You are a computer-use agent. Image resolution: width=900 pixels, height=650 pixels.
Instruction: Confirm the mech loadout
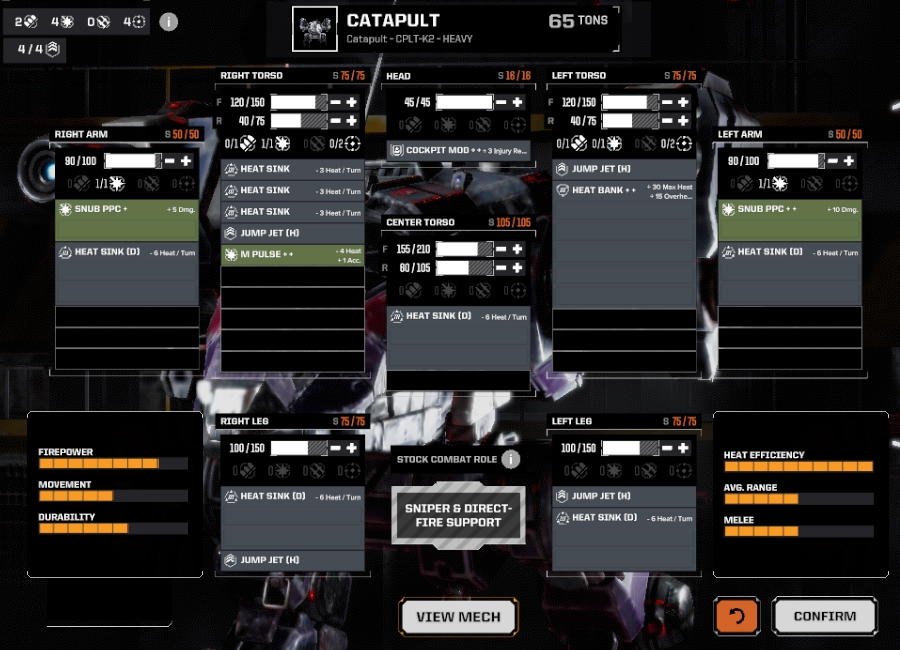pos(825,616)
